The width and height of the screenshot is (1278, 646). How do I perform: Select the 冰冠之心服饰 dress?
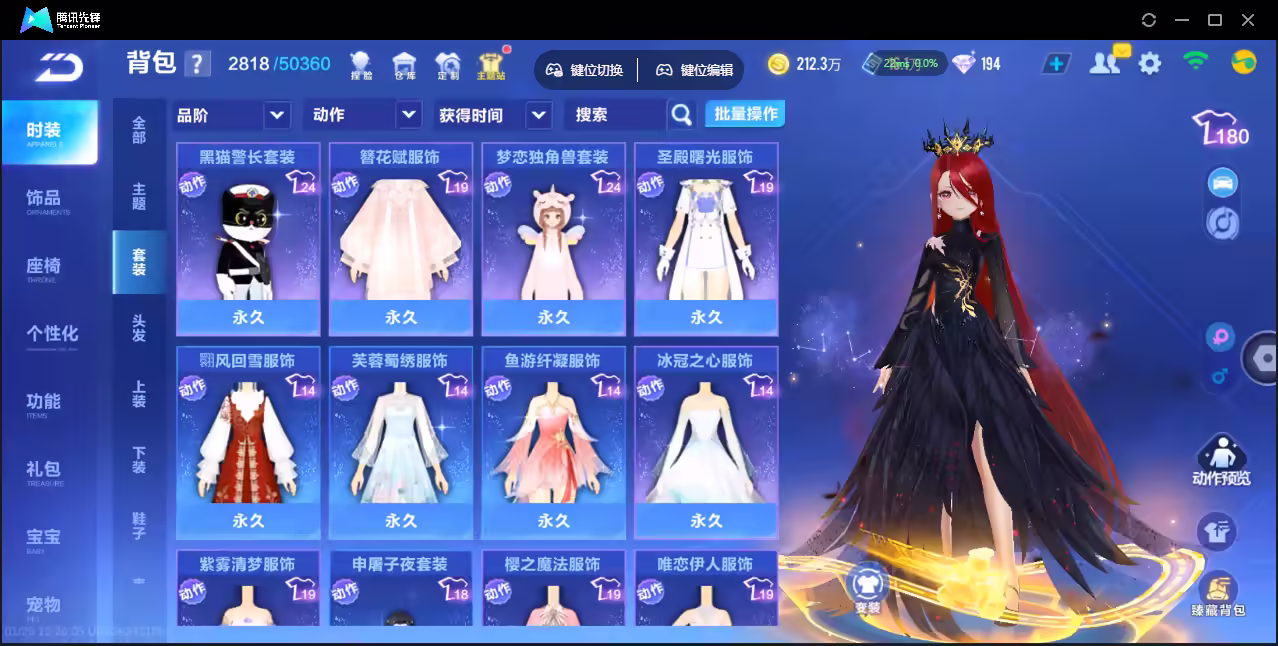(x=706, y=442)
